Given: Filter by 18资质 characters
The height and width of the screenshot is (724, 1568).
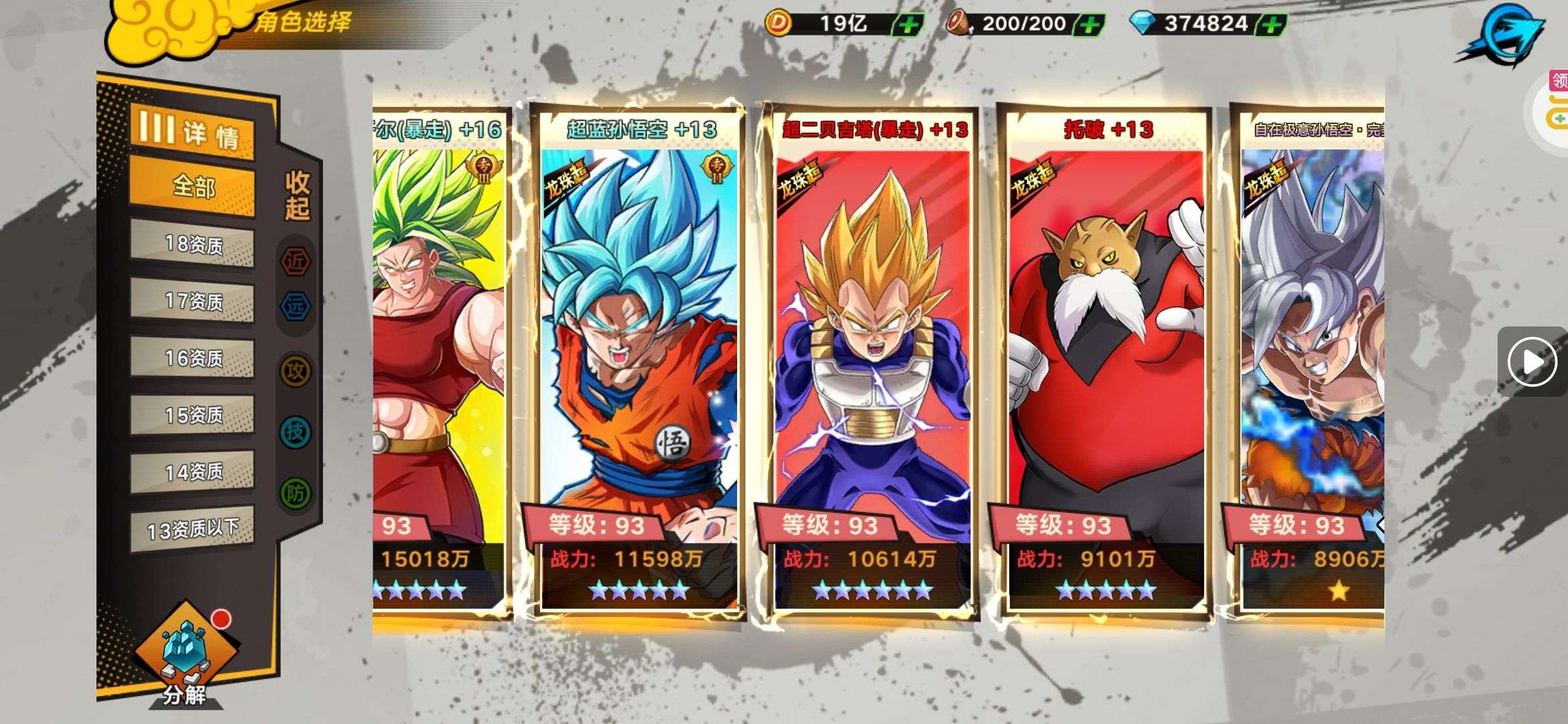Looking at the screenshot, I should (192, 245).
